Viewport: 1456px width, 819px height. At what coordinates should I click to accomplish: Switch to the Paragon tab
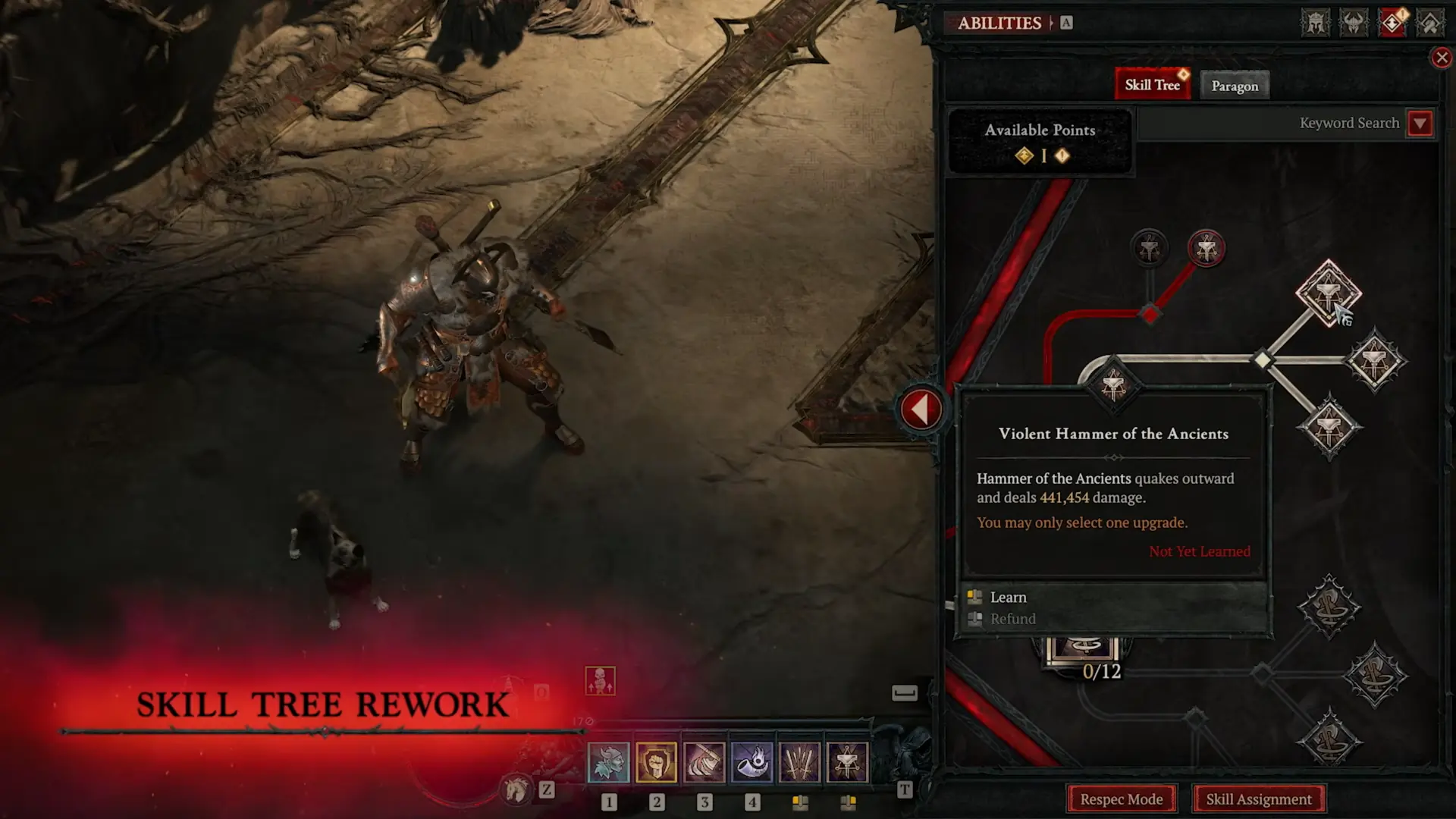point(1235,85)
